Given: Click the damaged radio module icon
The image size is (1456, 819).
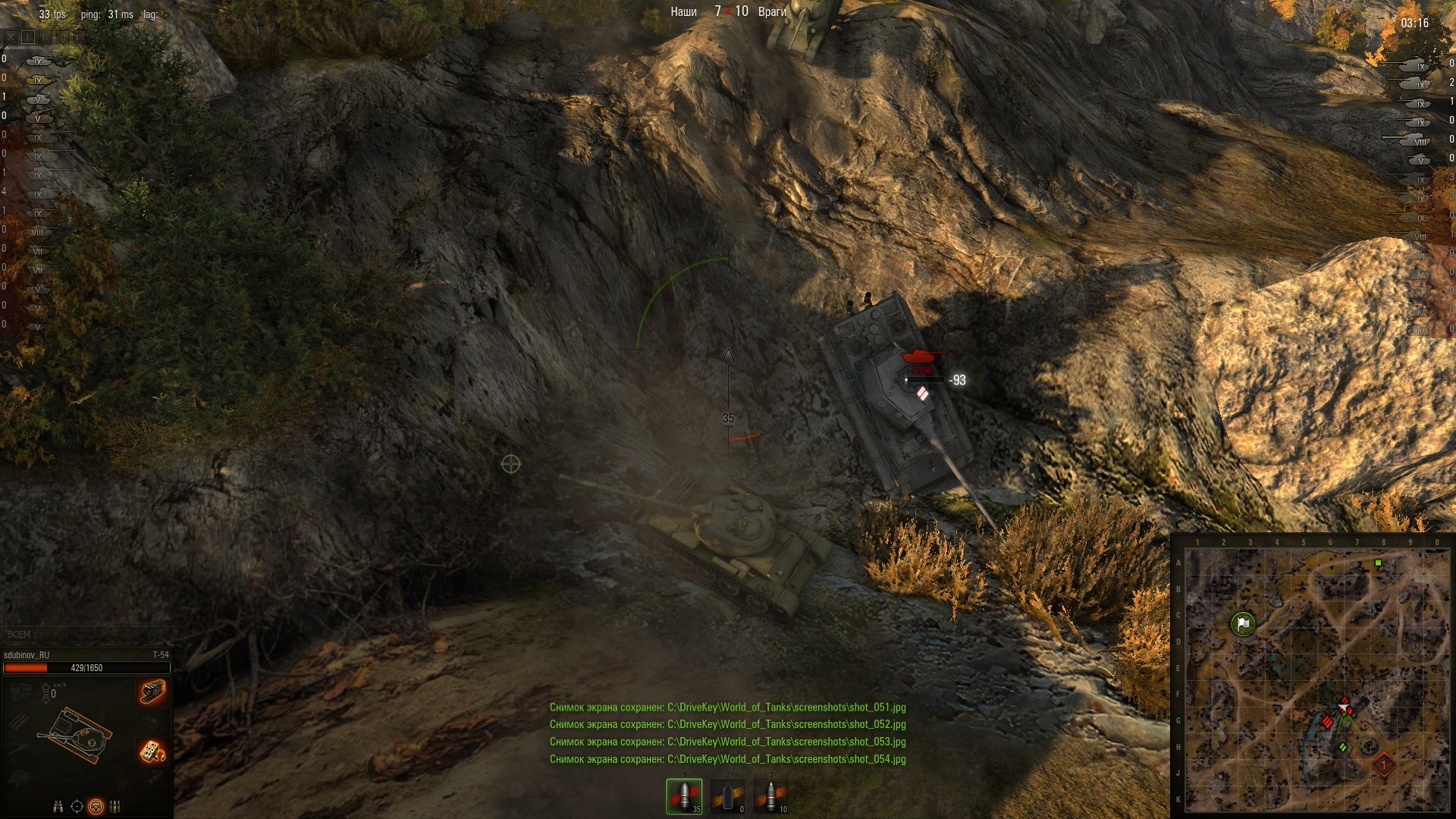Looking at the screenshot, I should pos(152,751).
